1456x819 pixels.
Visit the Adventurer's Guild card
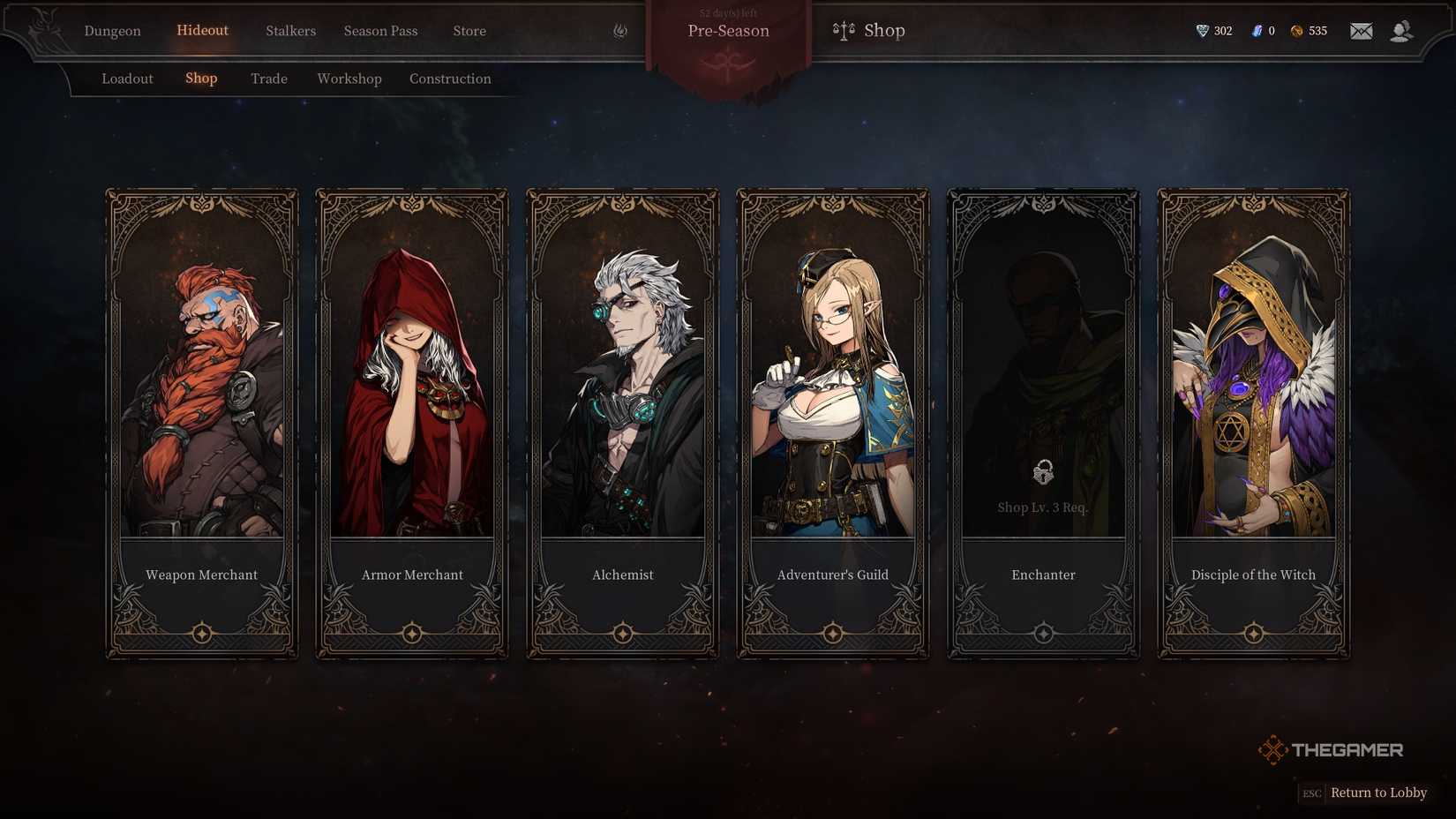click(x=833, y=424)
